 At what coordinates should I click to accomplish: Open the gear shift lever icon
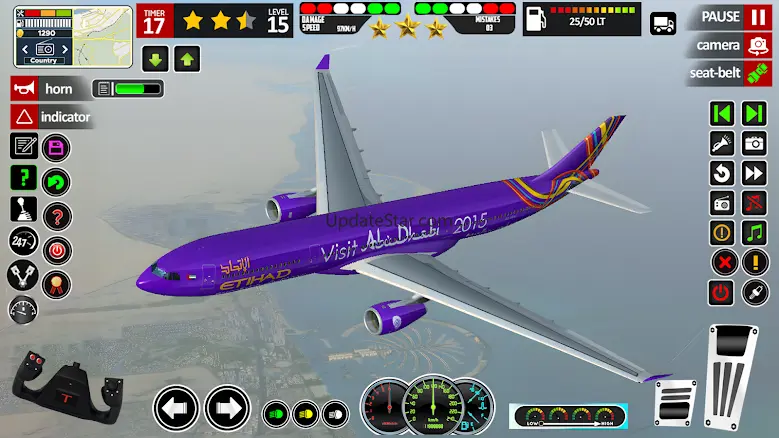click(x=23, y=211)
